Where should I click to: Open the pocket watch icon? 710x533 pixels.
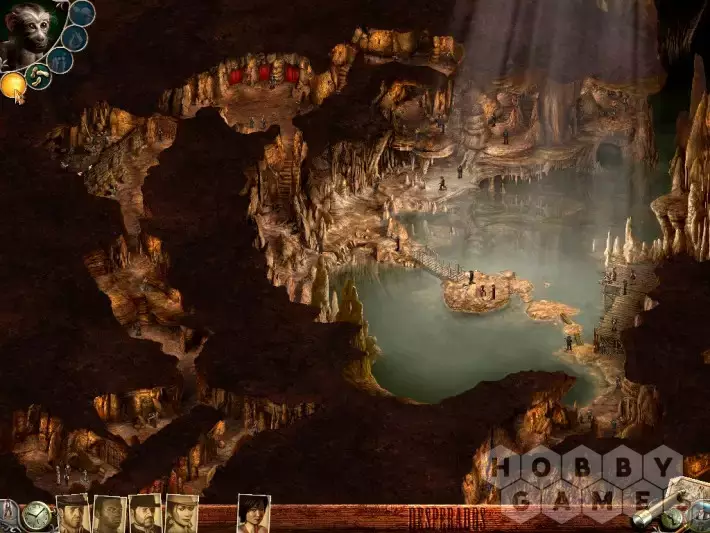coord(37,515)
